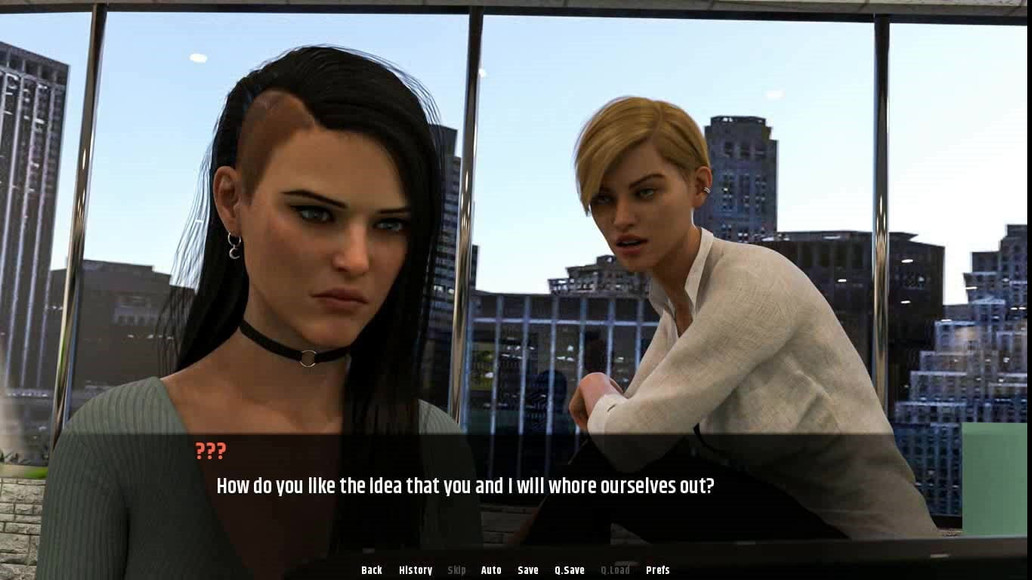This screenshot has height=580, width=1032.
Task: Open the Save game menu
Action: coord(528,570)
